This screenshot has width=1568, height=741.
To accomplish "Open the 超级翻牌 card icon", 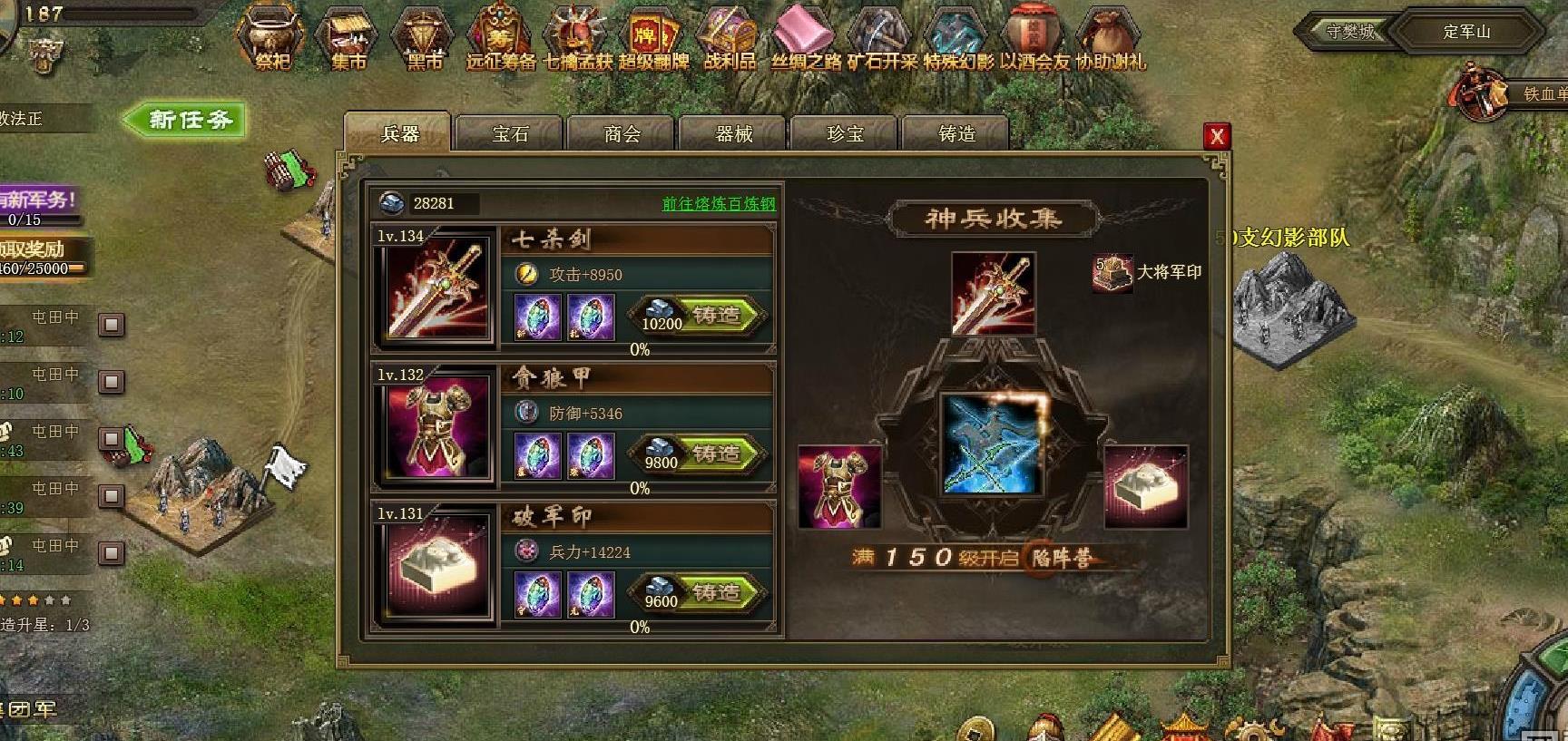I will click(x=653, y=38).
